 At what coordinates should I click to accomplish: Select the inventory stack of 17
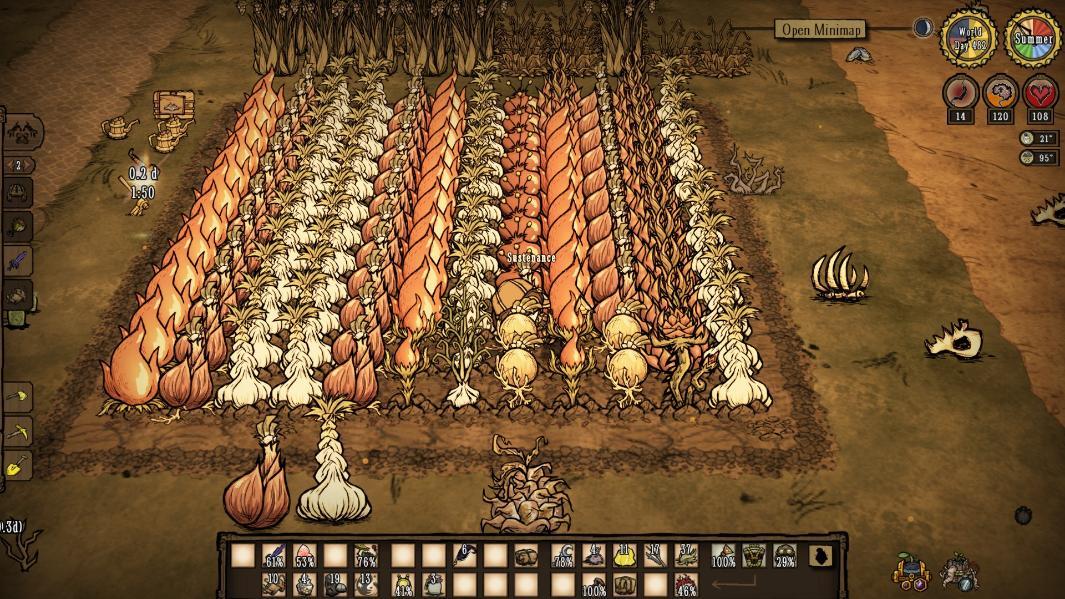click(656, 556)
